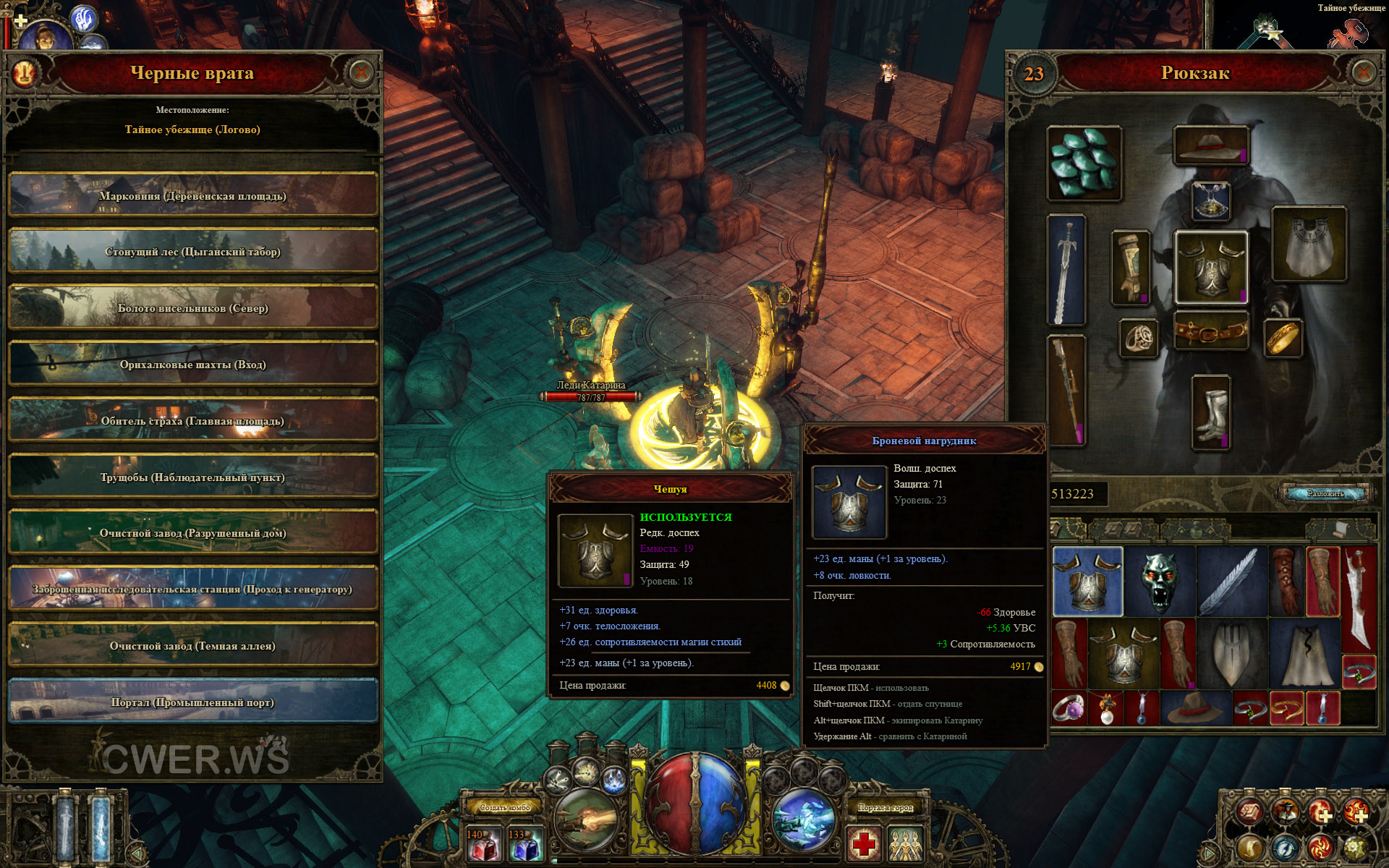
Task: Click the equipped sword weapon slot
Action: (1066, 269)
